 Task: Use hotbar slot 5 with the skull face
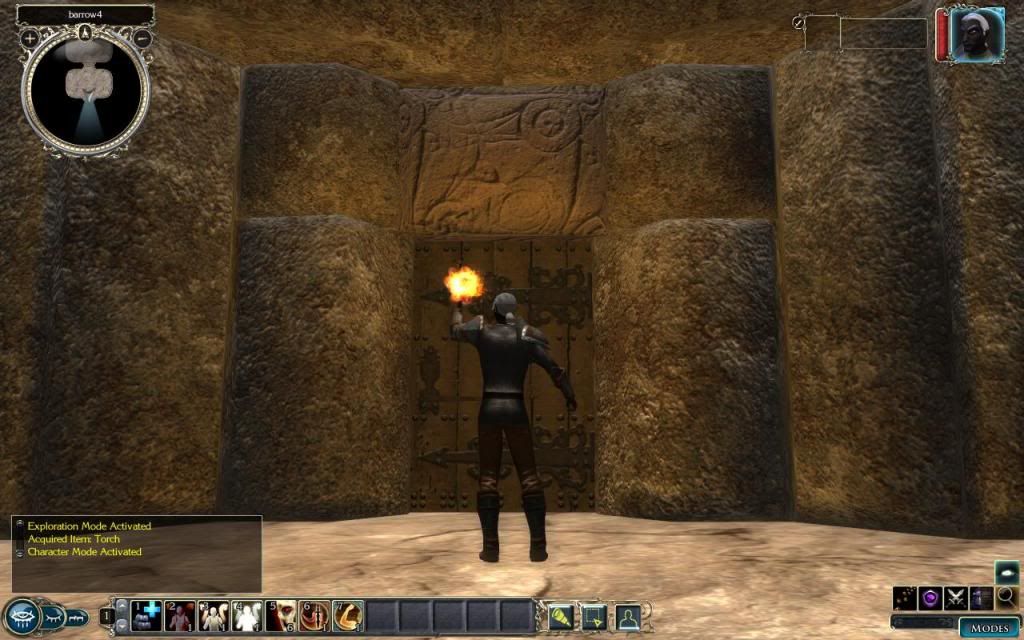pos(282,615)
